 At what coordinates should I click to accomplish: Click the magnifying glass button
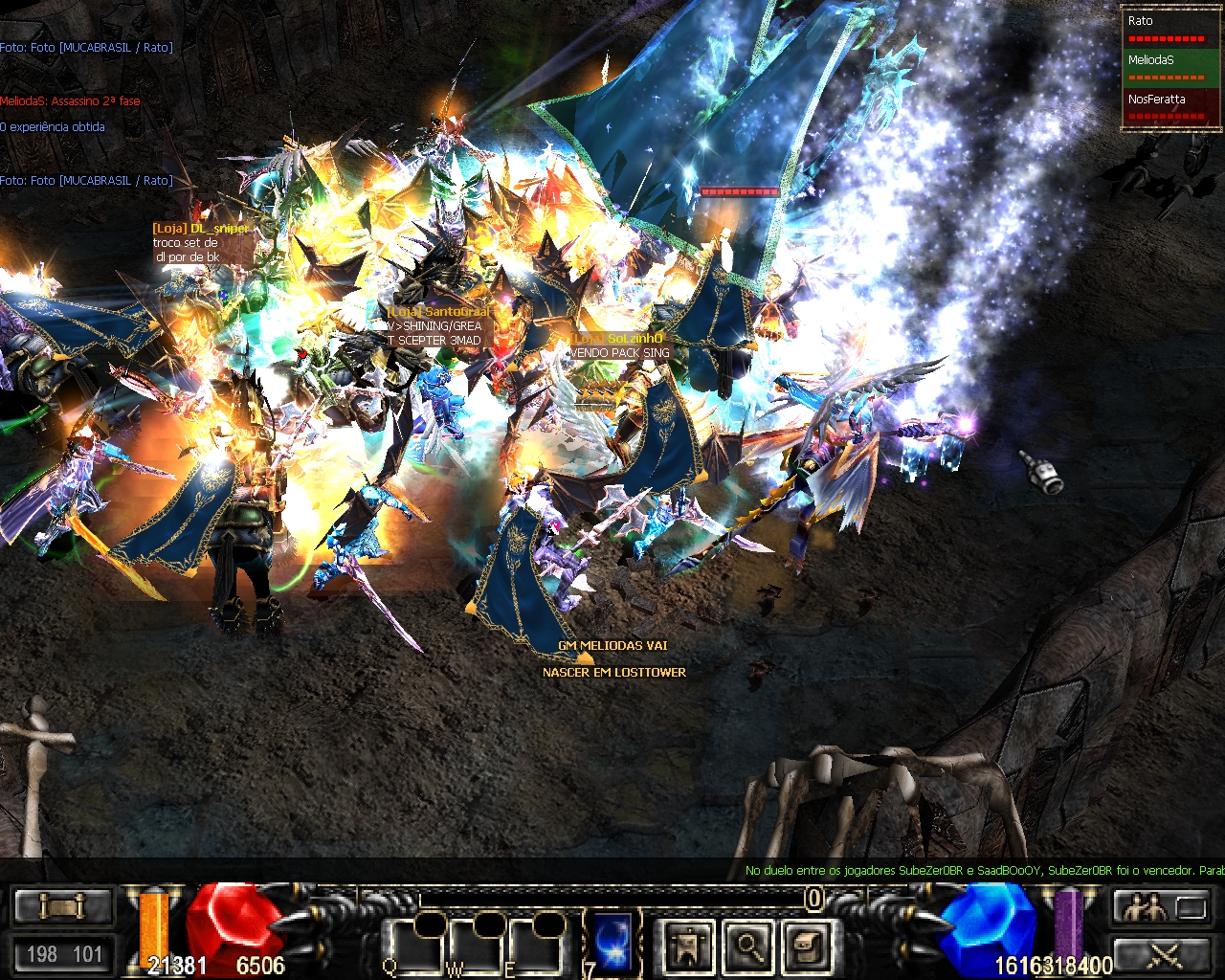click(749, 946)
